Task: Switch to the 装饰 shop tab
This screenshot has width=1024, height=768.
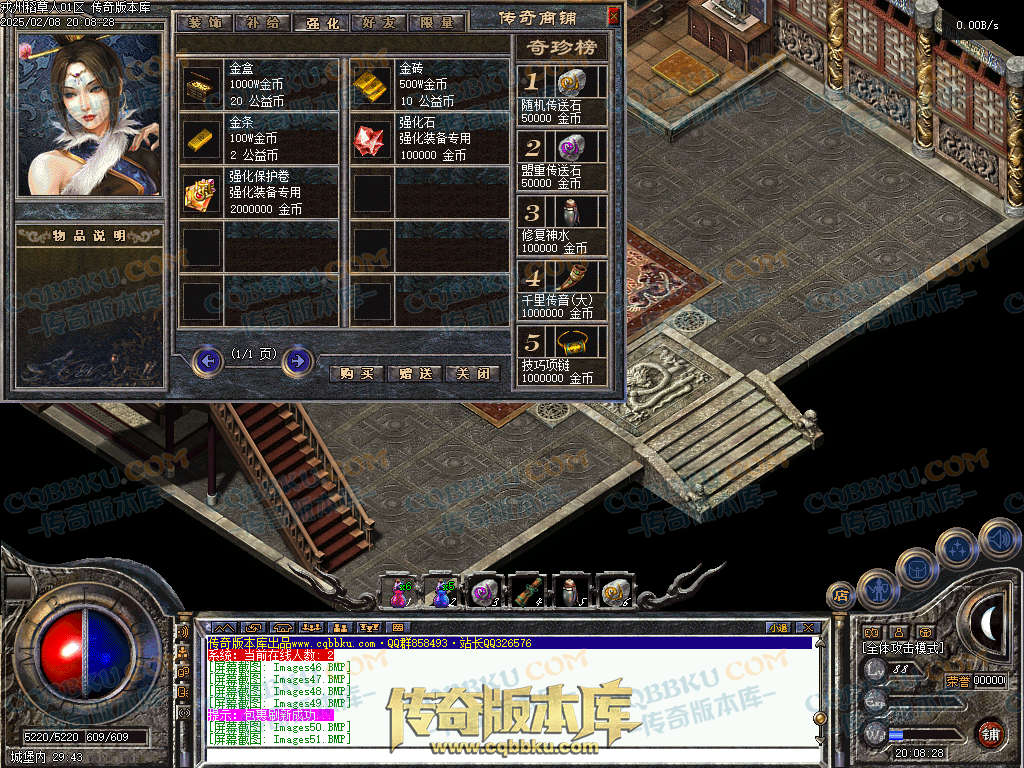Action: tap(208, 22)
